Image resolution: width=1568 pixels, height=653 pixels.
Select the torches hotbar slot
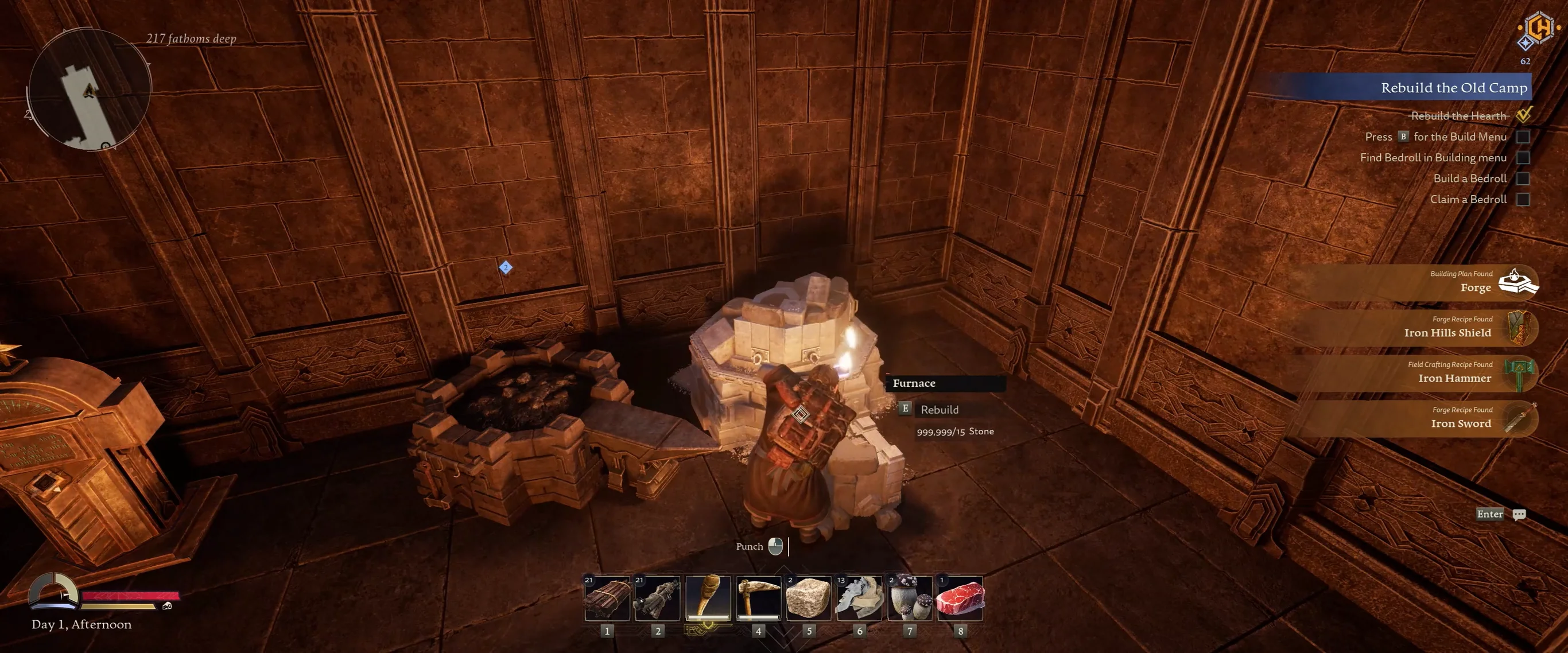point(657,598)
